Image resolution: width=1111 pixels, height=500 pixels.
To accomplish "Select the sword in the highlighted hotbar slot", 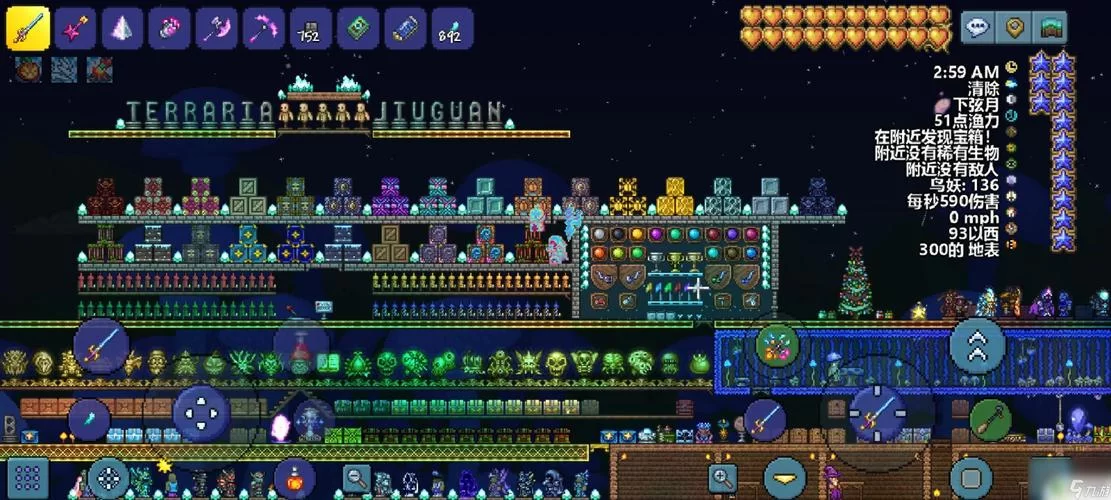I will (x=28, y=27).
